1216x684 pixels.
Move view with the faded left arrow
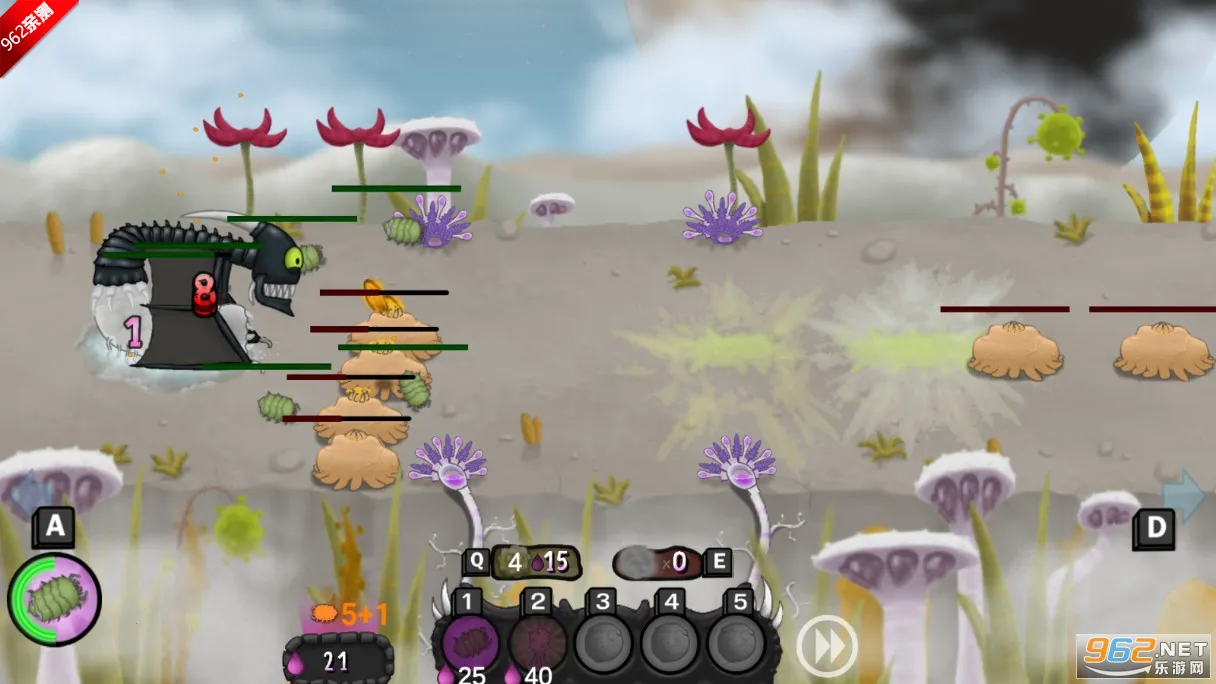pos(32,493)
